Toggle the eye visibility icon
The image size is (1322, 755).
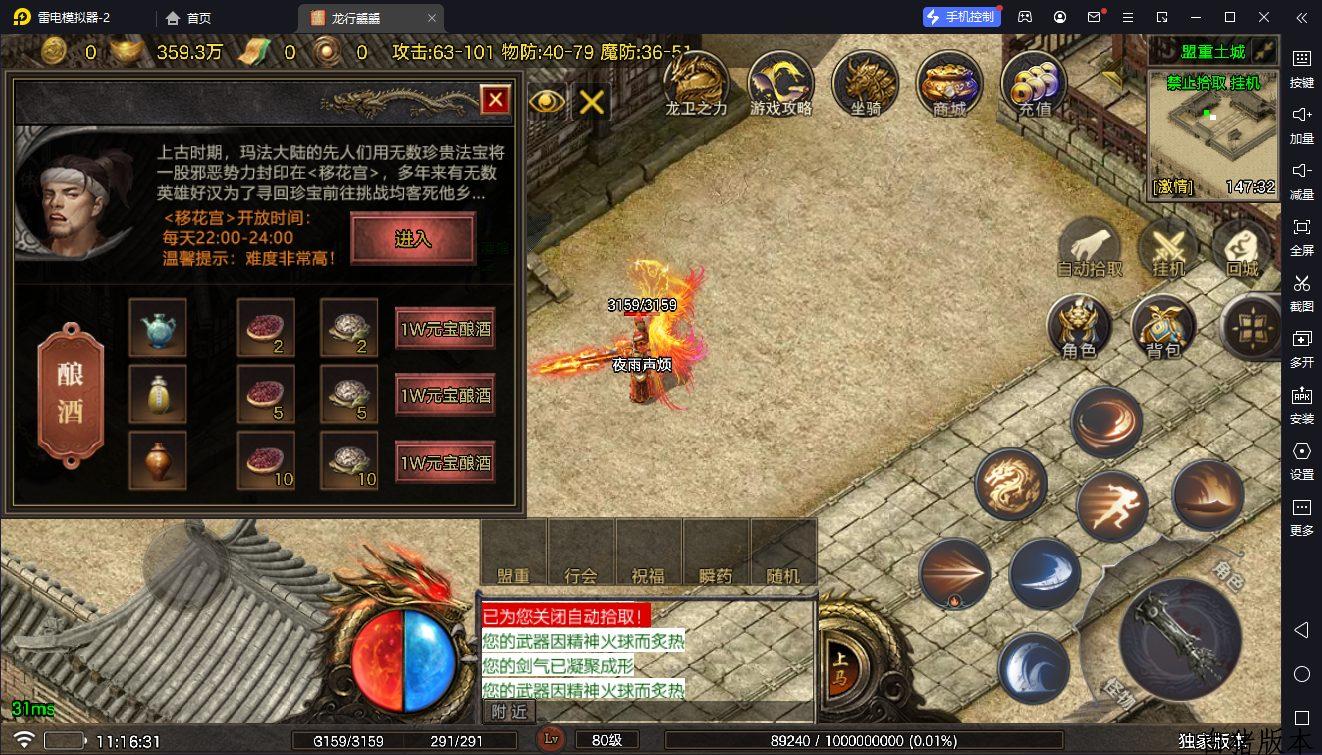point(547,100)
